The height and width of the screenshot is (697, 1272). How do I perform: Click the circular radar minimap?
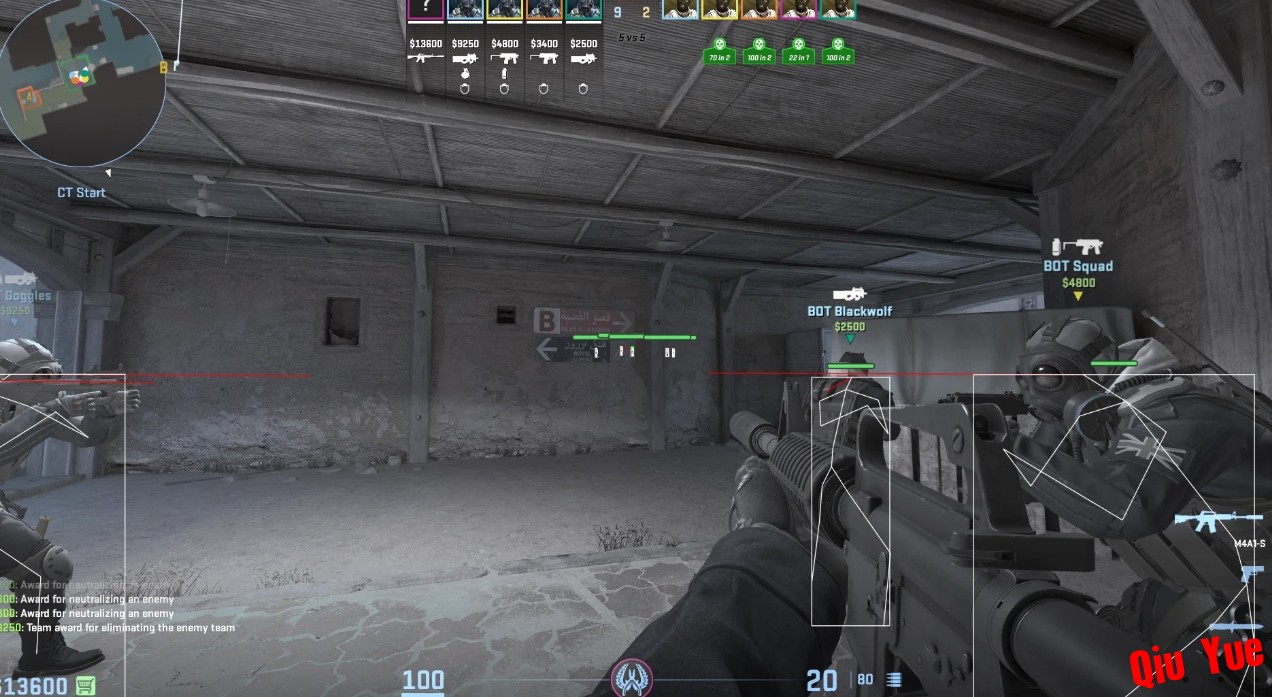coord(82,82)
